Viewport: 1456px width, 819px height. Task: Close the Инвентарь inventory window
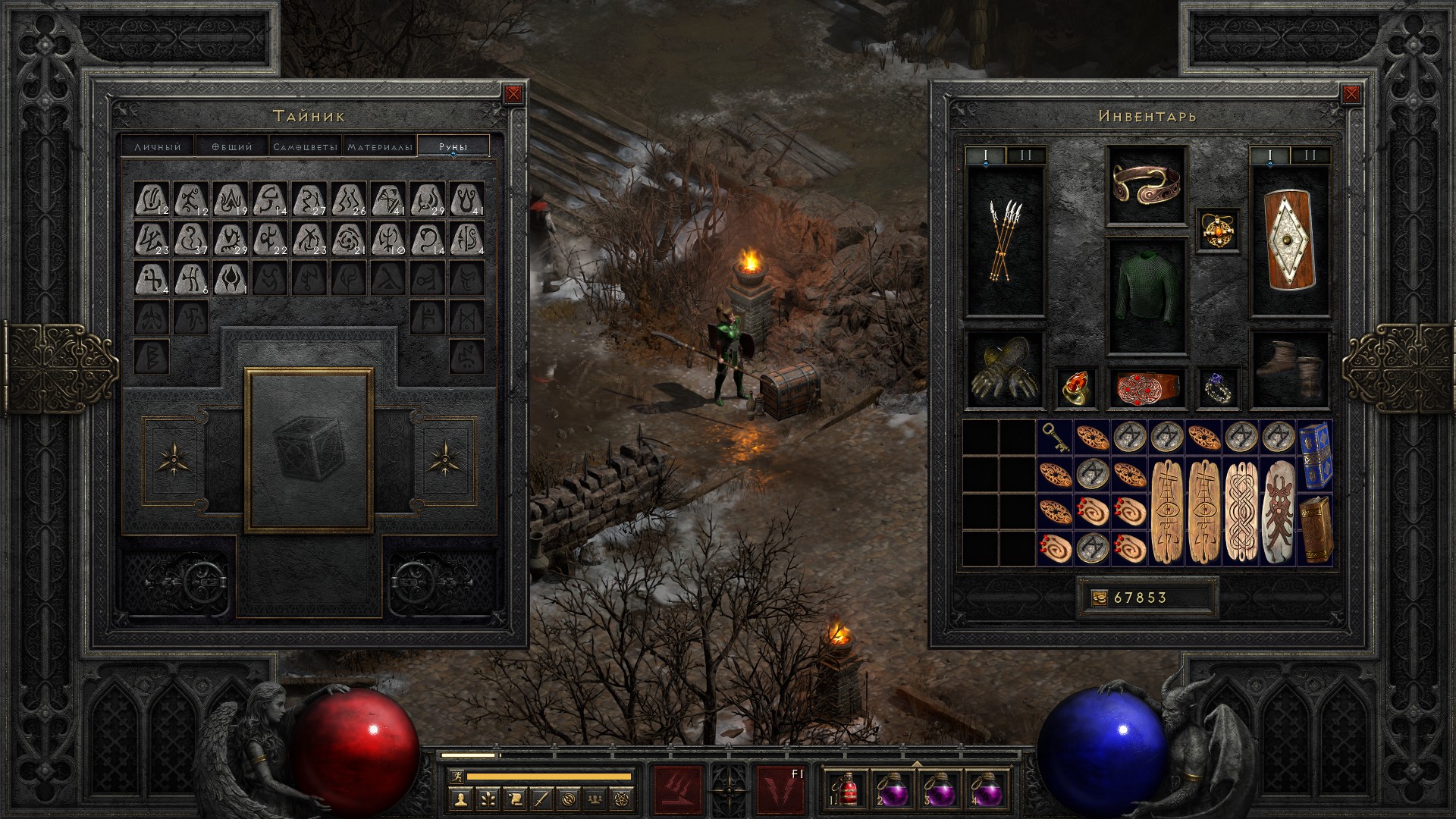tap(1351, 94)
